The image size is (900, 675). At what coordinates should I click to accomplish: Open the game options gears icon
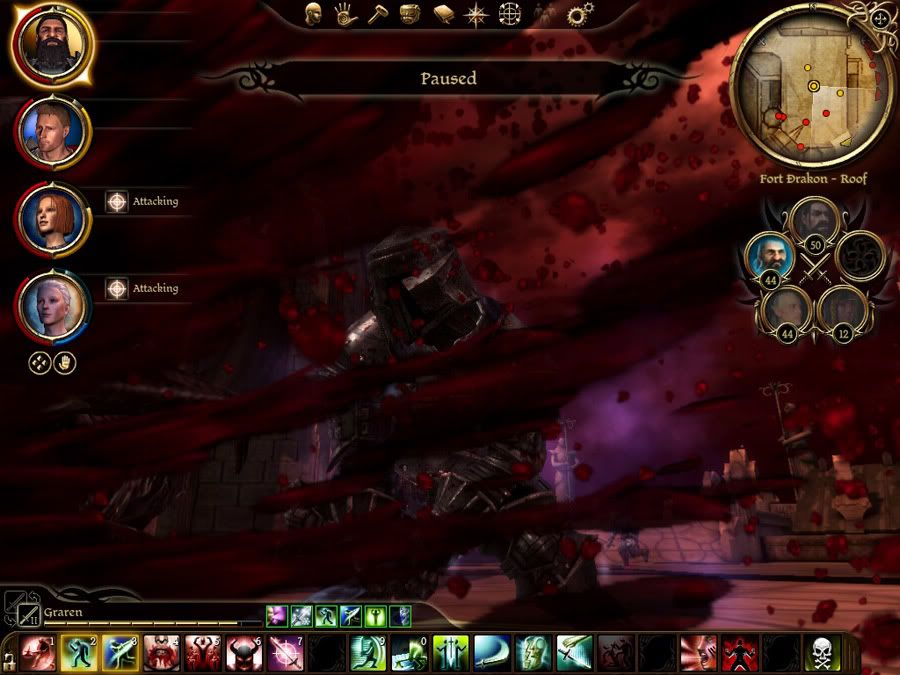tap(577, 15)
